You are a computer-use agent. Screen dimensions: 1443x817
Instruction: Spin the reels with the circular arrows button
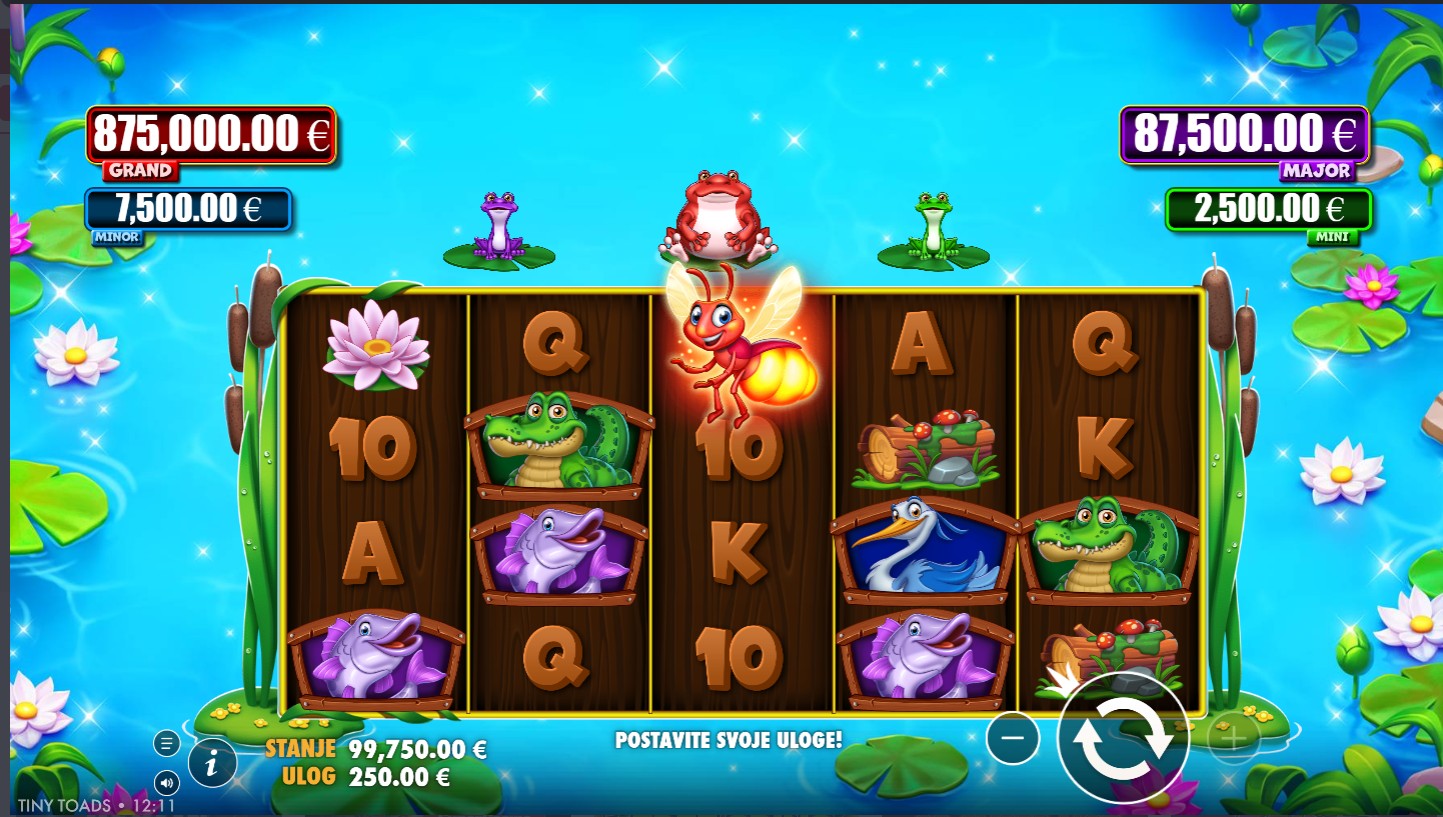(x=1123, y=739)
